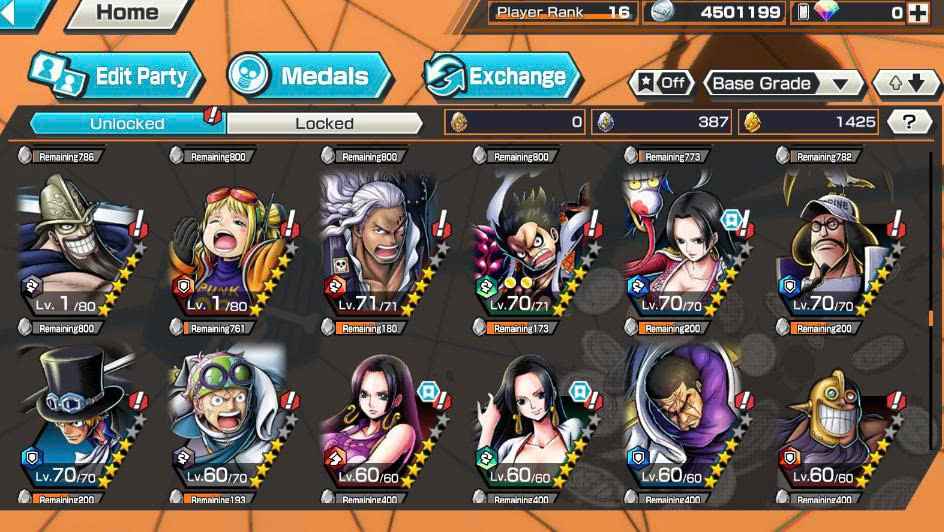Open the Edit Party screen

116,76
